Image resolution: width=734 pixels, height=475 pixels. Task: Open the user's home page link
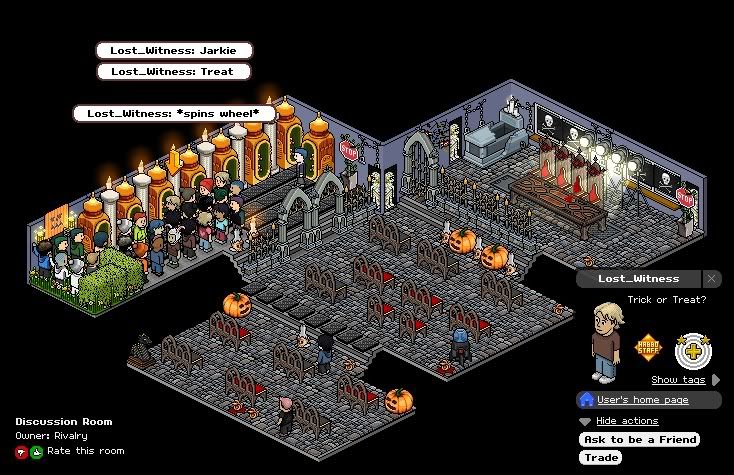tap(643, 400)
